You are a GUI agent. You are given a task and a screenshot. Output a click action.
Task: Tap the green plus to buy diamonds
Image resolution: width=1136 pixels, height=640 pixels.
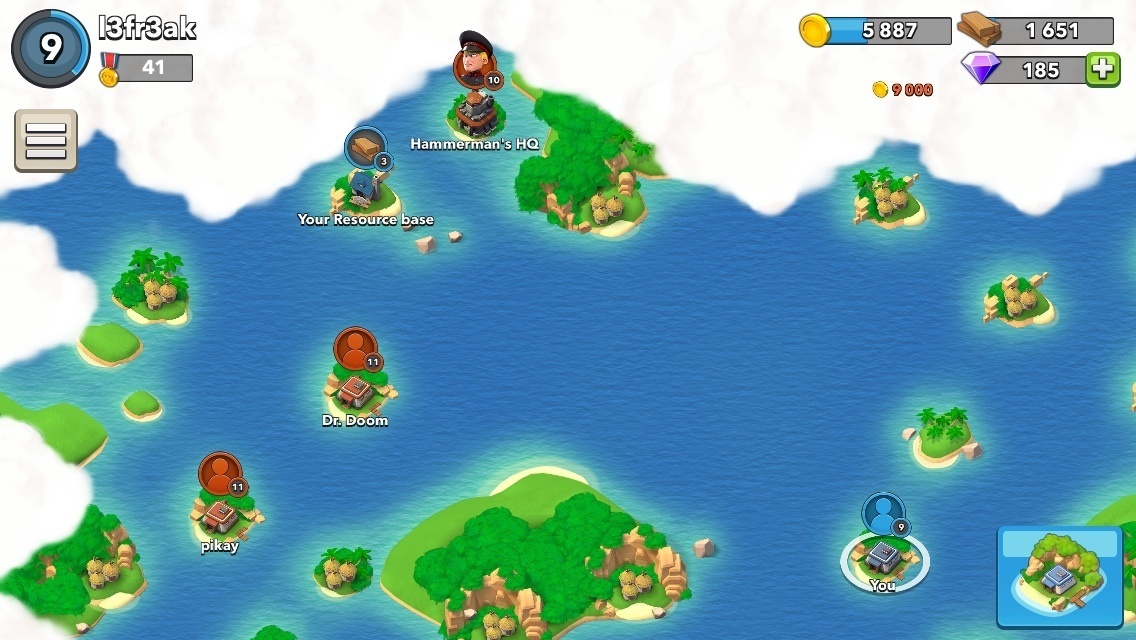(x=1102, y=69)
